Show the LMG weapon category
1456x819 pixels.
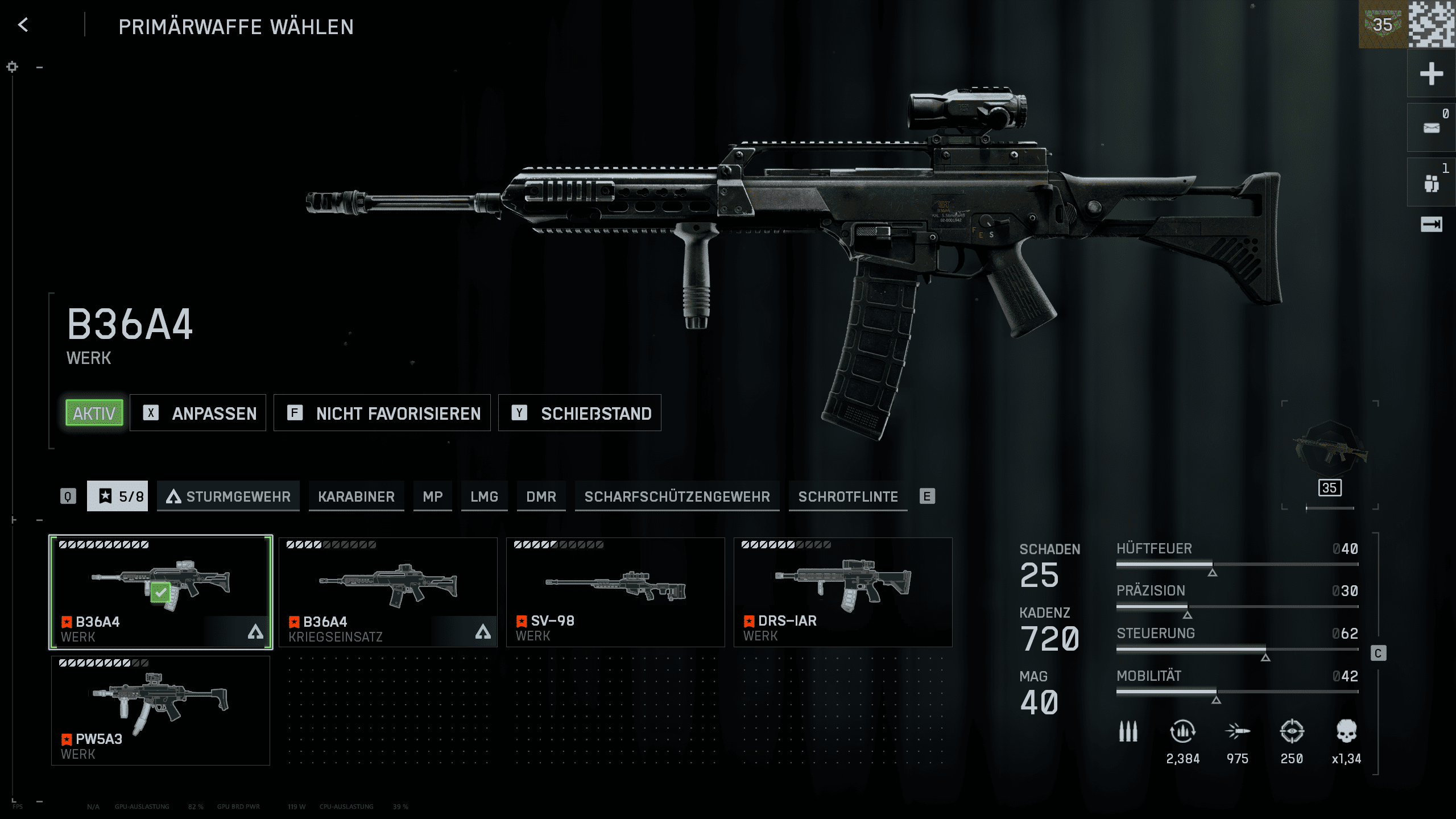tap(484, 497)
